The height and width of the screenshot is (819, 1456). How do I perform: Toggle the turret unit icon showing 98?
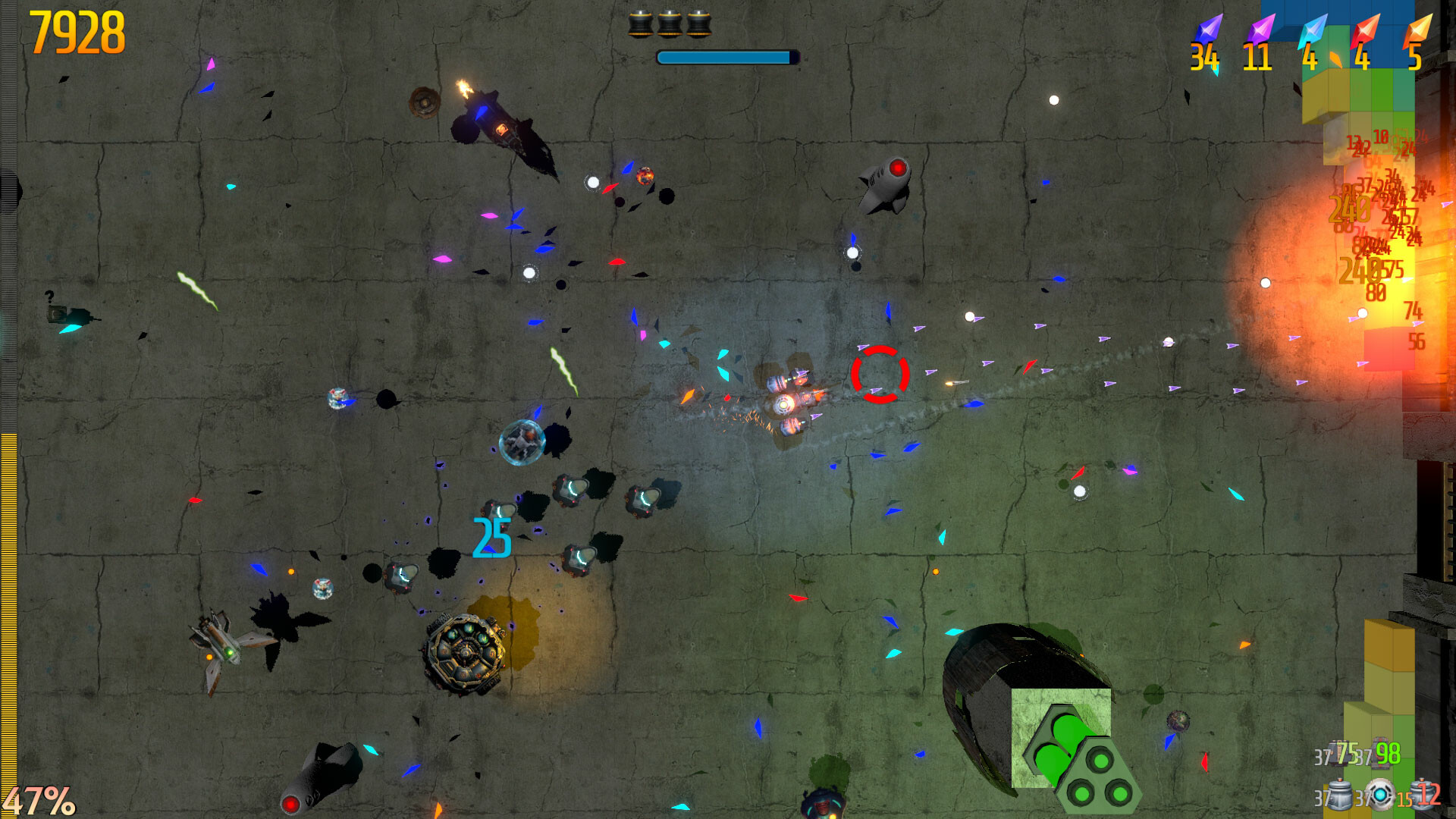(x=1380, y=752)
